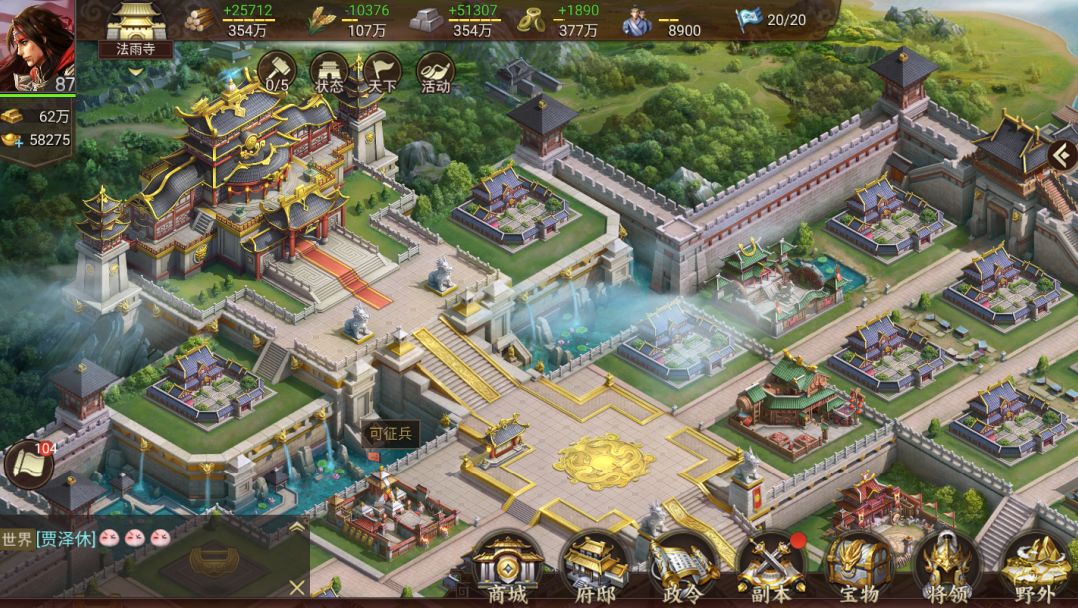Add more gold ingots via plus icon
This screenshot has width=1078, height=608.
pos(13,141)
